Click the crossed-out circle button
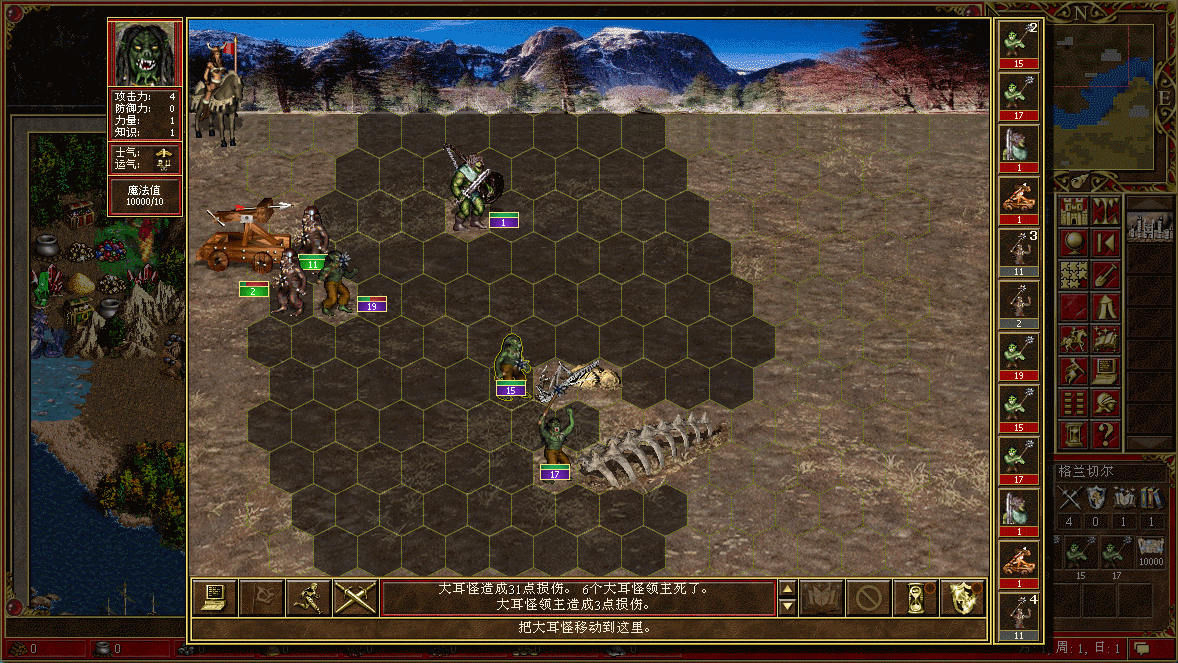Viewport: 1178px width, 663px height. [x=868, y=598]
